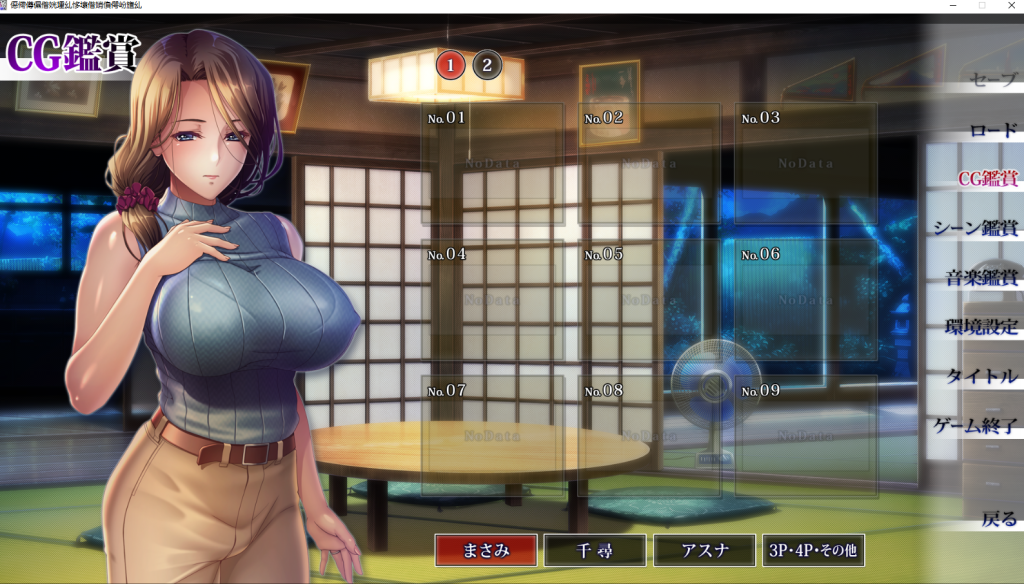Show the 3P・4P・その他 category
Image resolution: width=1024 pixels, height=584 pixels.
tap(813, 550)
